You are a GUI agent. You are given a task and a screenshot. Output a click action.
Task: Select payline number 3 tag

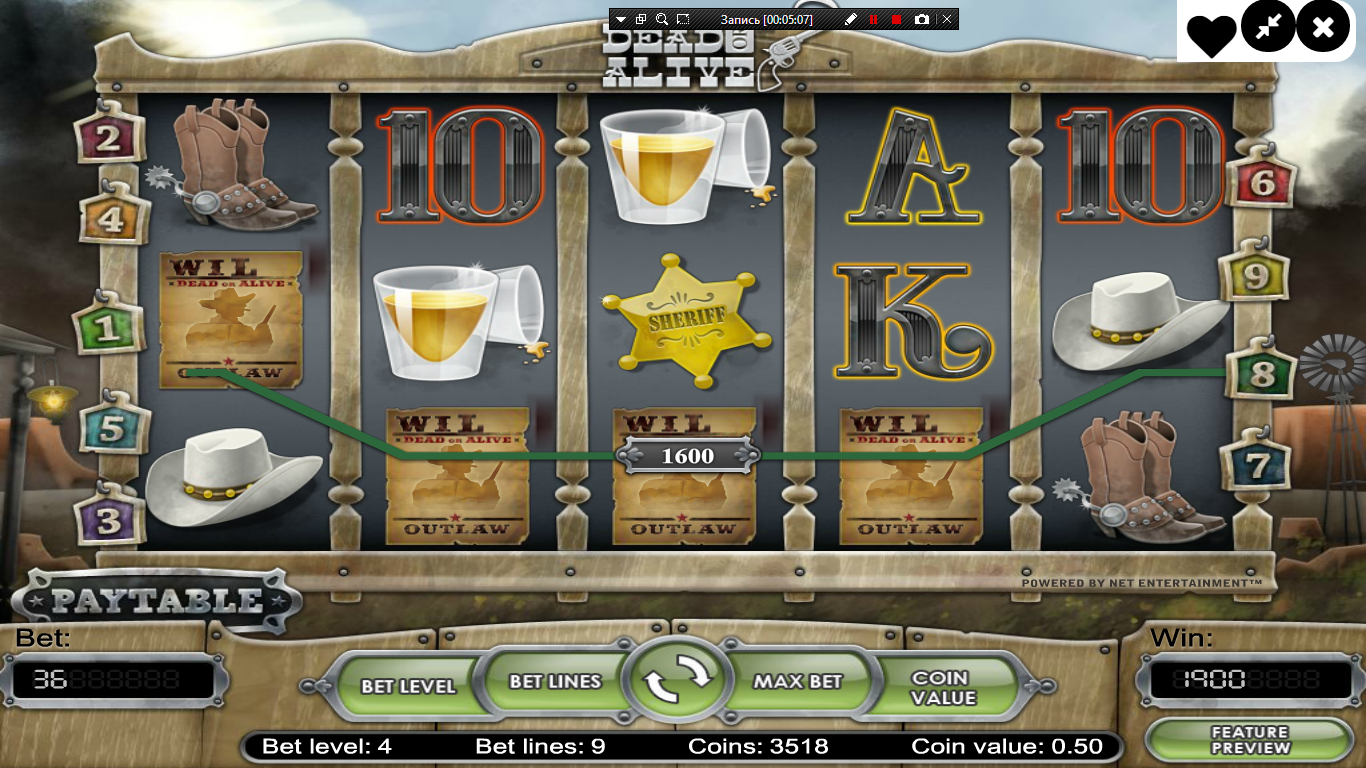110,518
